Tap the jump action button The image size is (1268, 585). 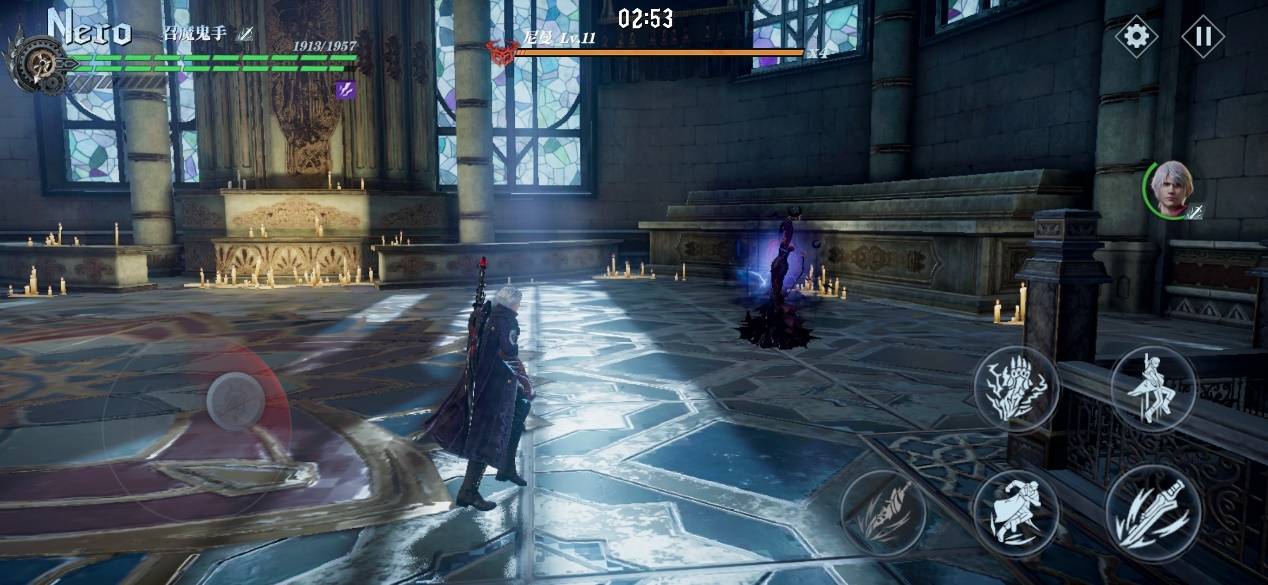[1153, 388]
